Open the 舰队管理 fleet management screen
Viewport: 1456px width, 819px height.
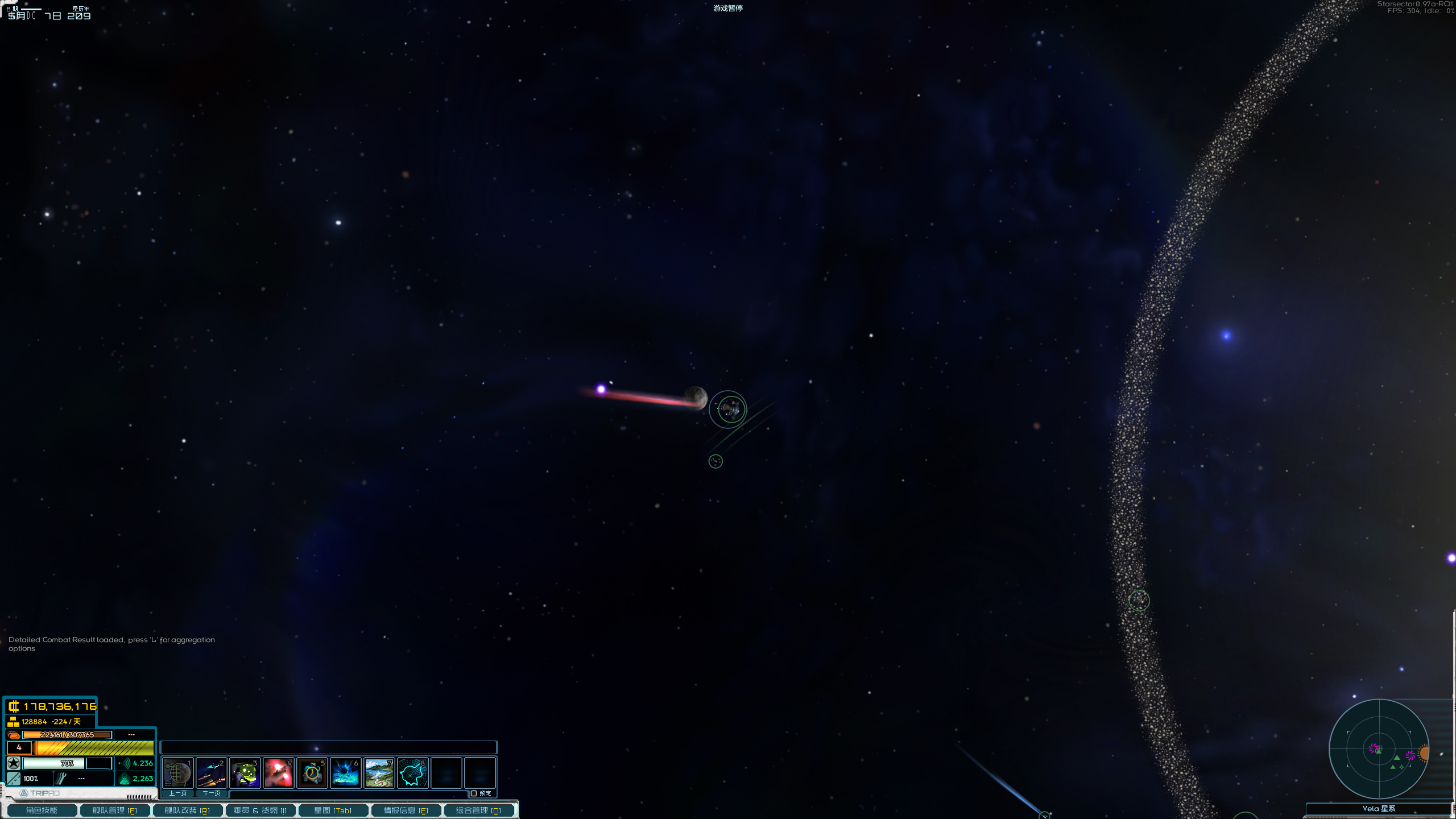114,810
